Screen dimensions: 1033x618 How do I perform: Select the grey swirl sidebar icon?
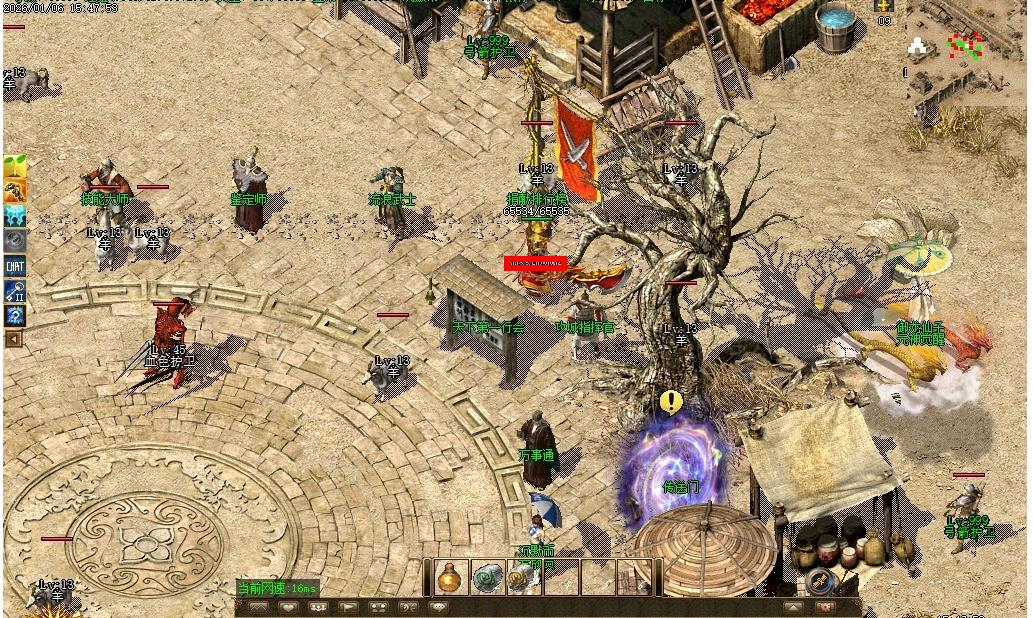click(14, 240)
